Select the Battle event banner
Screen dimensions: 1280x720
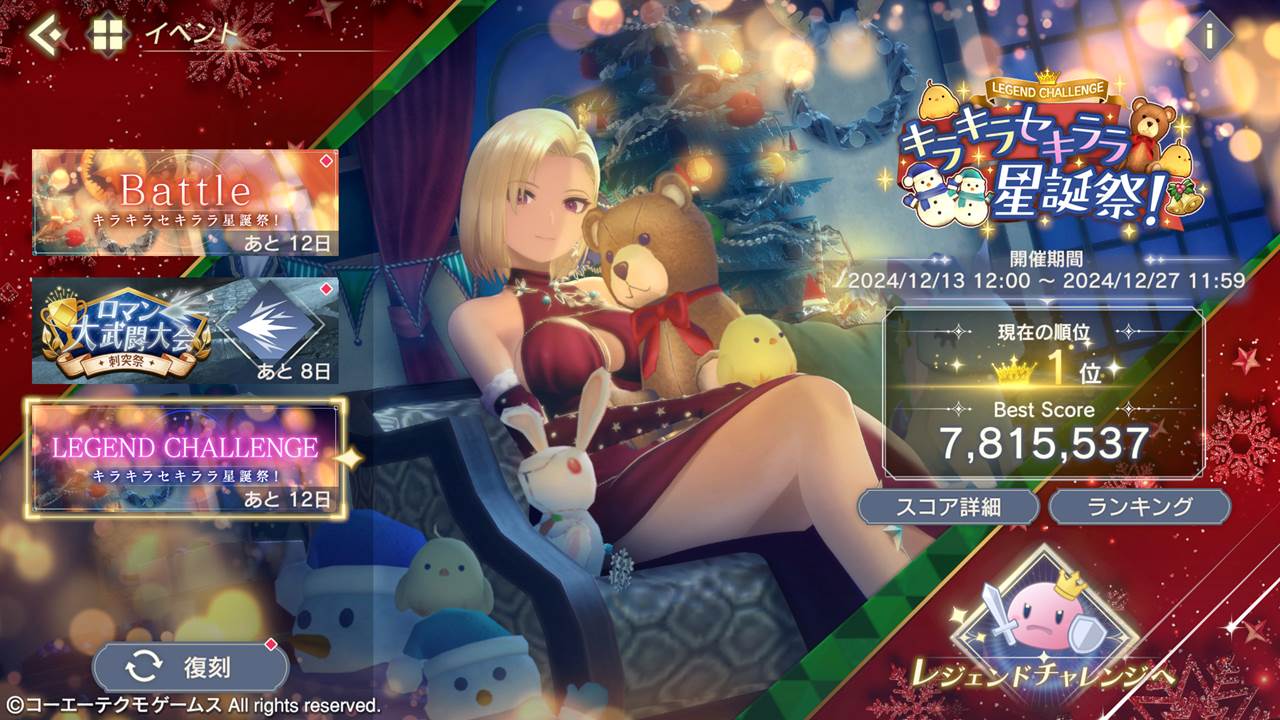[185, 202]
